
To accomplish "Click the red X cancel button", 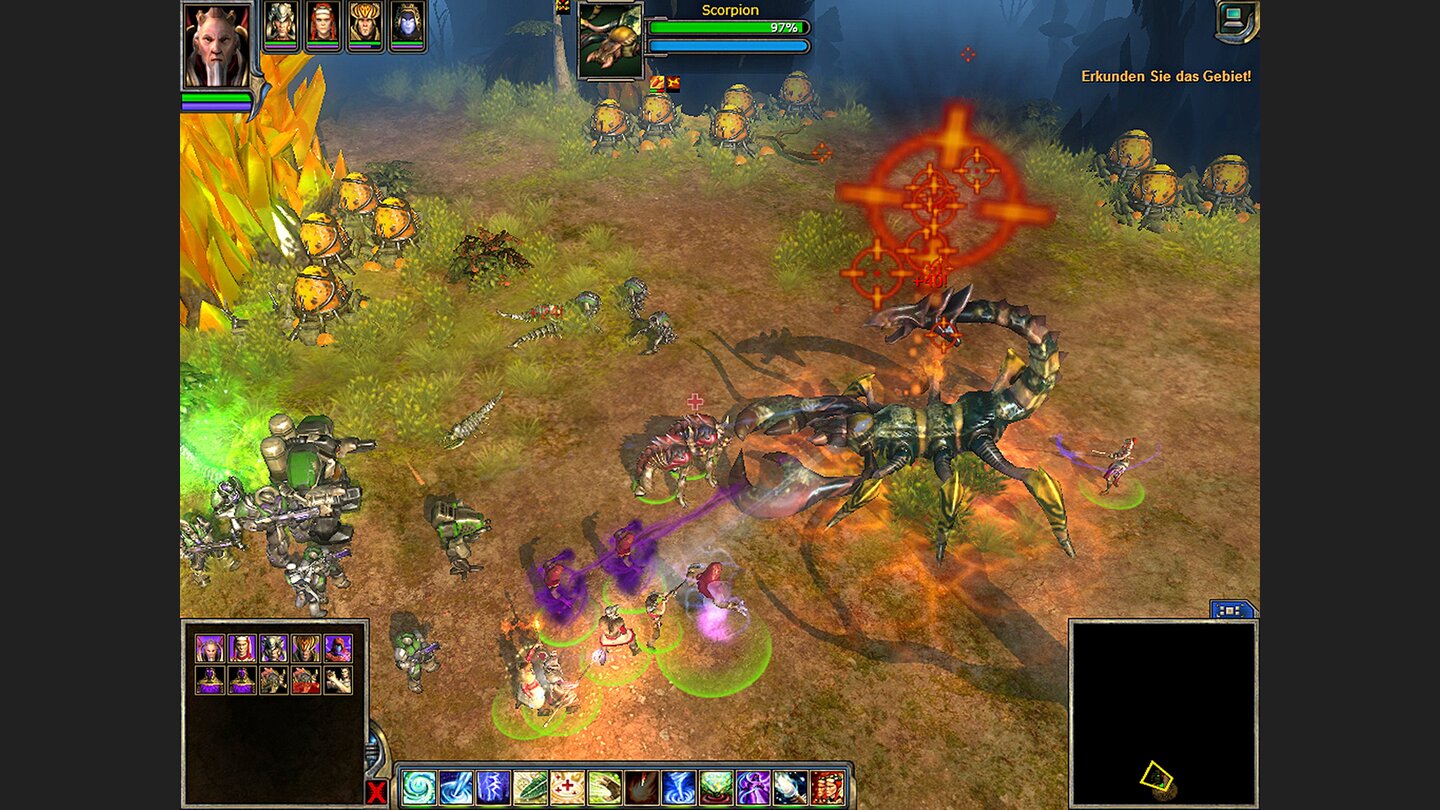I will [377, 793].
